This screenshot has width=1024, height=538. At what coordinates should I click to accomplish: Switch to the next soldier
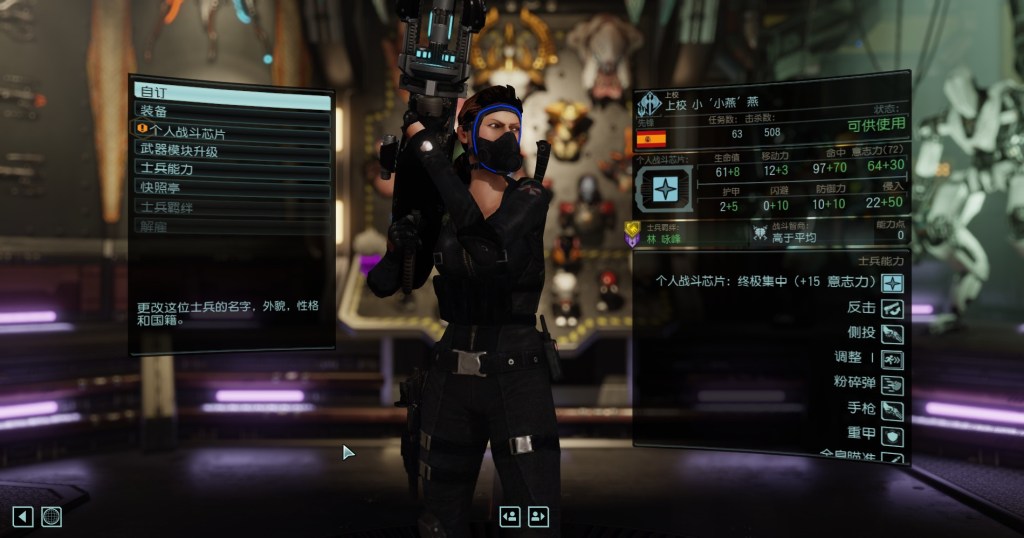tap(539, 516)
